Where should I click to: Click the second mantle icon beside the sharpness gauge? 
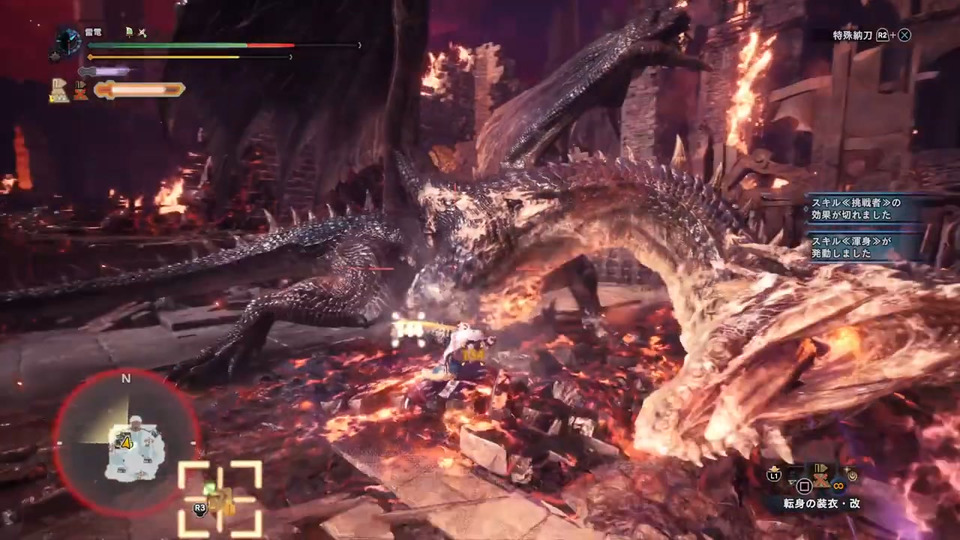79,91
